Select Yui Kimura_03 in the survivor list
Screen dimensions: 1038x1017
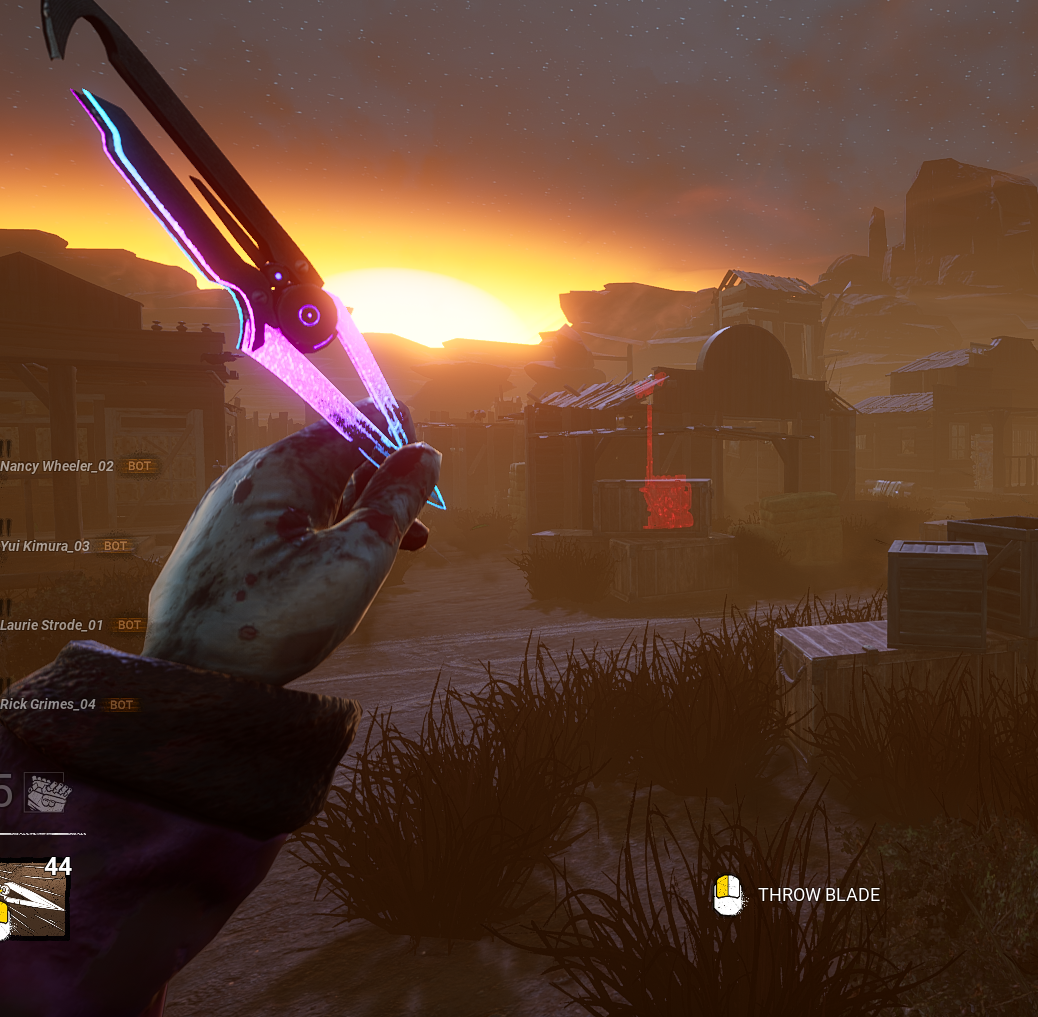coord(45,546)
